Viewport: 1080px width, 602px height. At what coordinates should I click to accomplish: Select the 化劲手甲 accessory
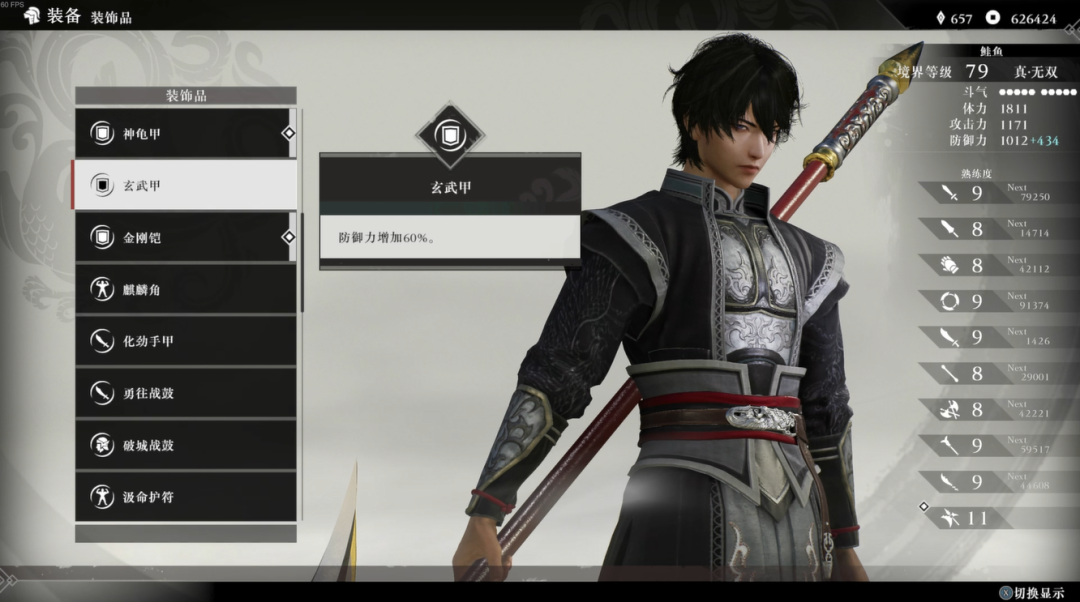[185, 341]
